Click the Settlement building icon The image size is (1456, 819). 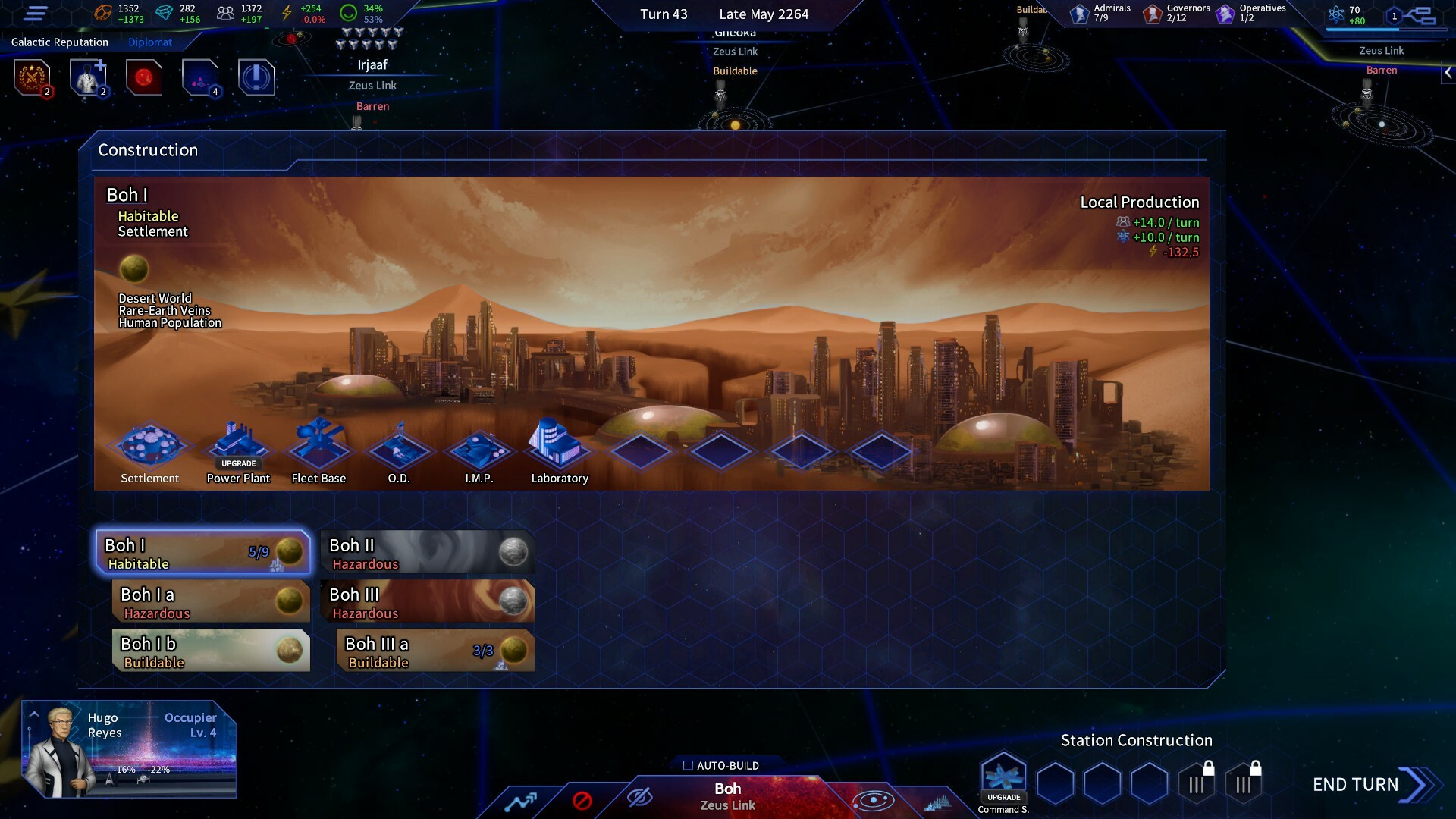(150, 446)
